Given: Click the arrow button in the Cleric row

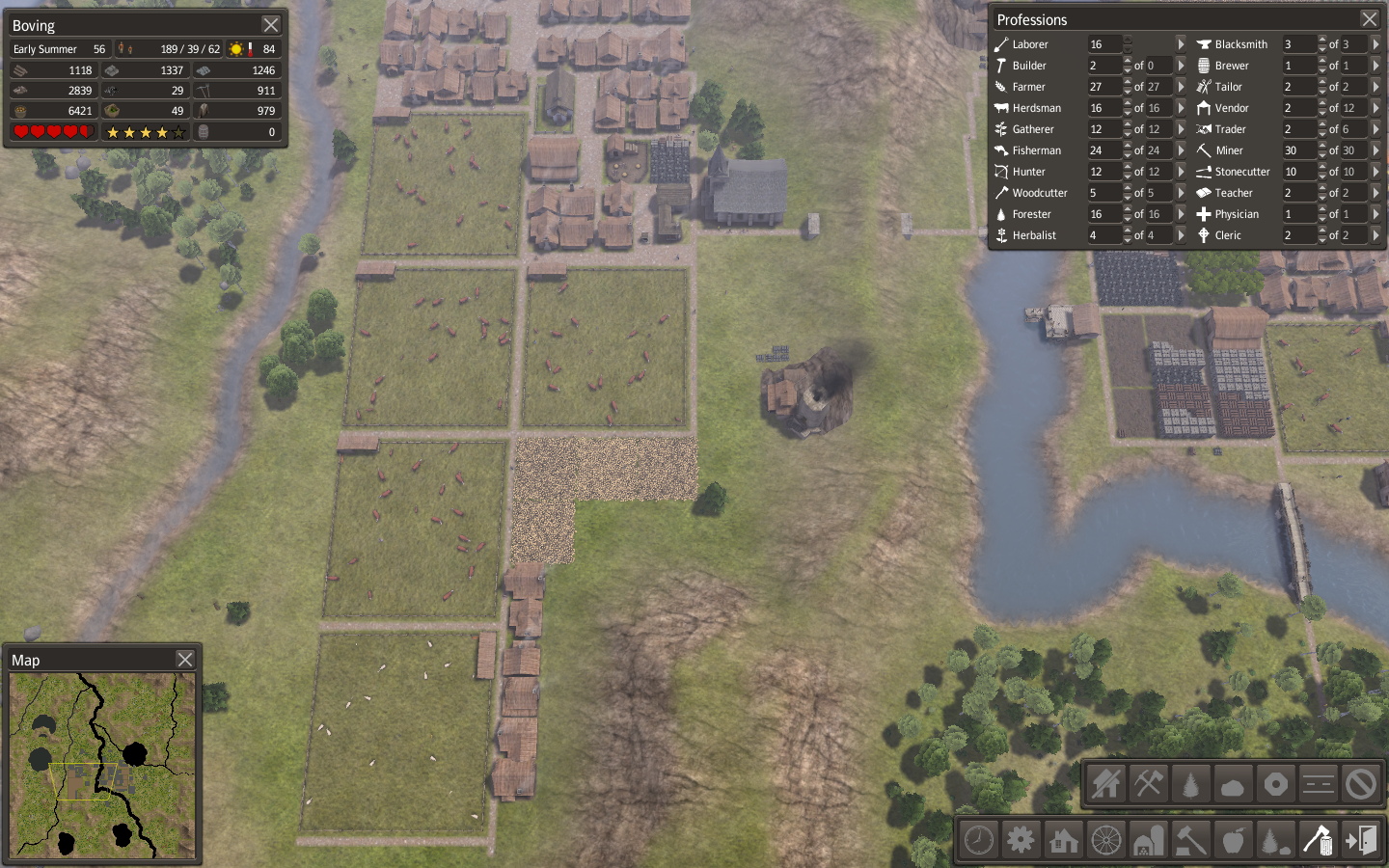Looking at the screenshot, I should pos(1375,235).
